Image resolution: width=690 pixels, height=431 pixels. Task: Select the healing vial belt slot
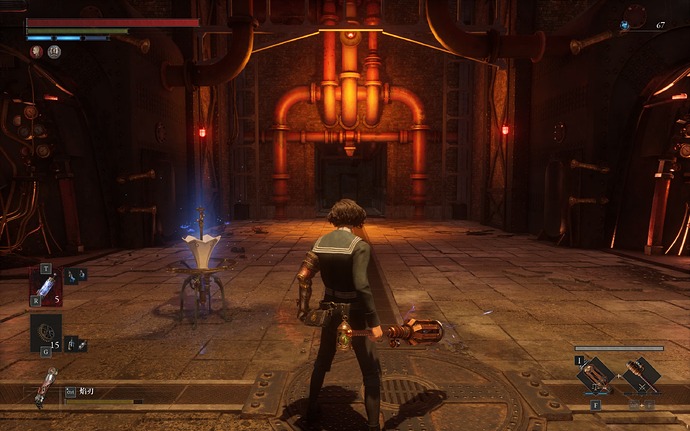46,285
